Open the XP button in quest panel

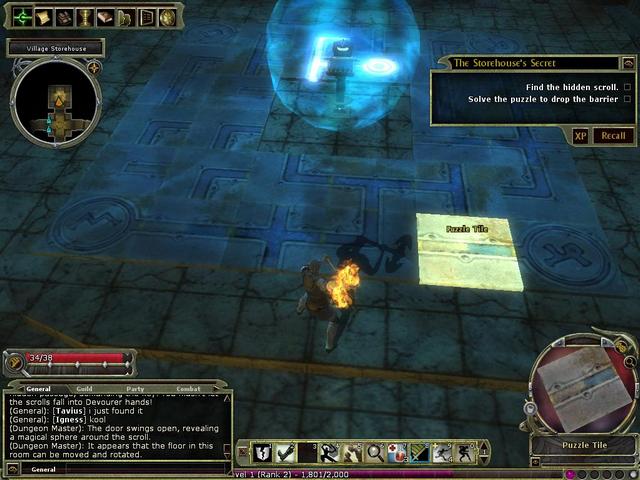tap(581, 136)
